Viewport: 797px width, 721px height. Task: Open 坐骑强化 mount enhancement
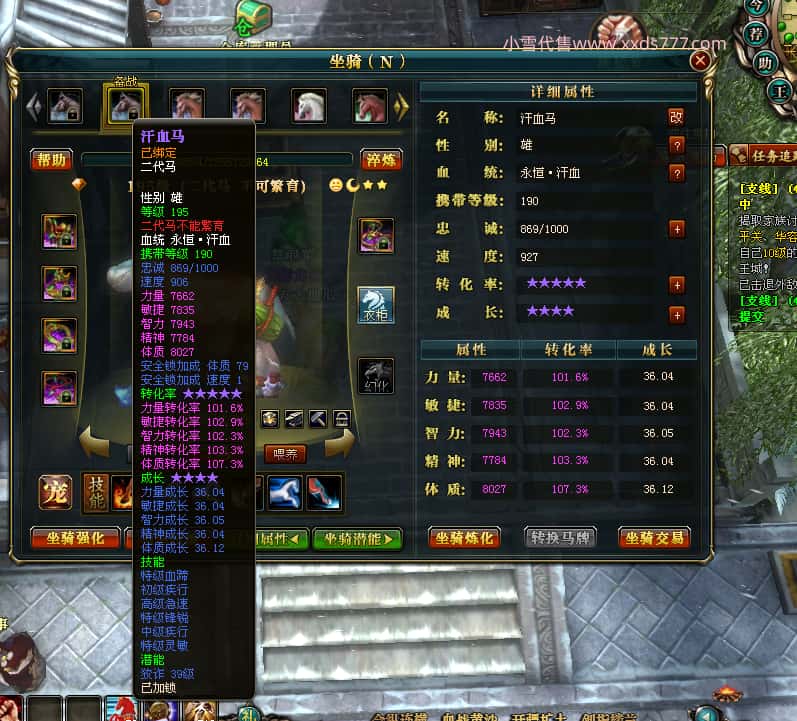coord(76,539)
